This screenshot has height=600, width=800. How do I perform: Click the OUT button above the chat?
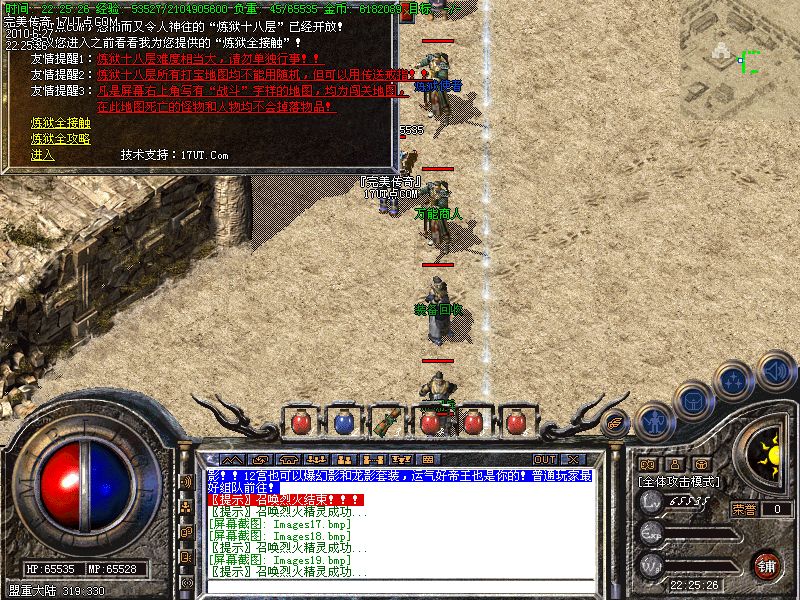(545, 459)
